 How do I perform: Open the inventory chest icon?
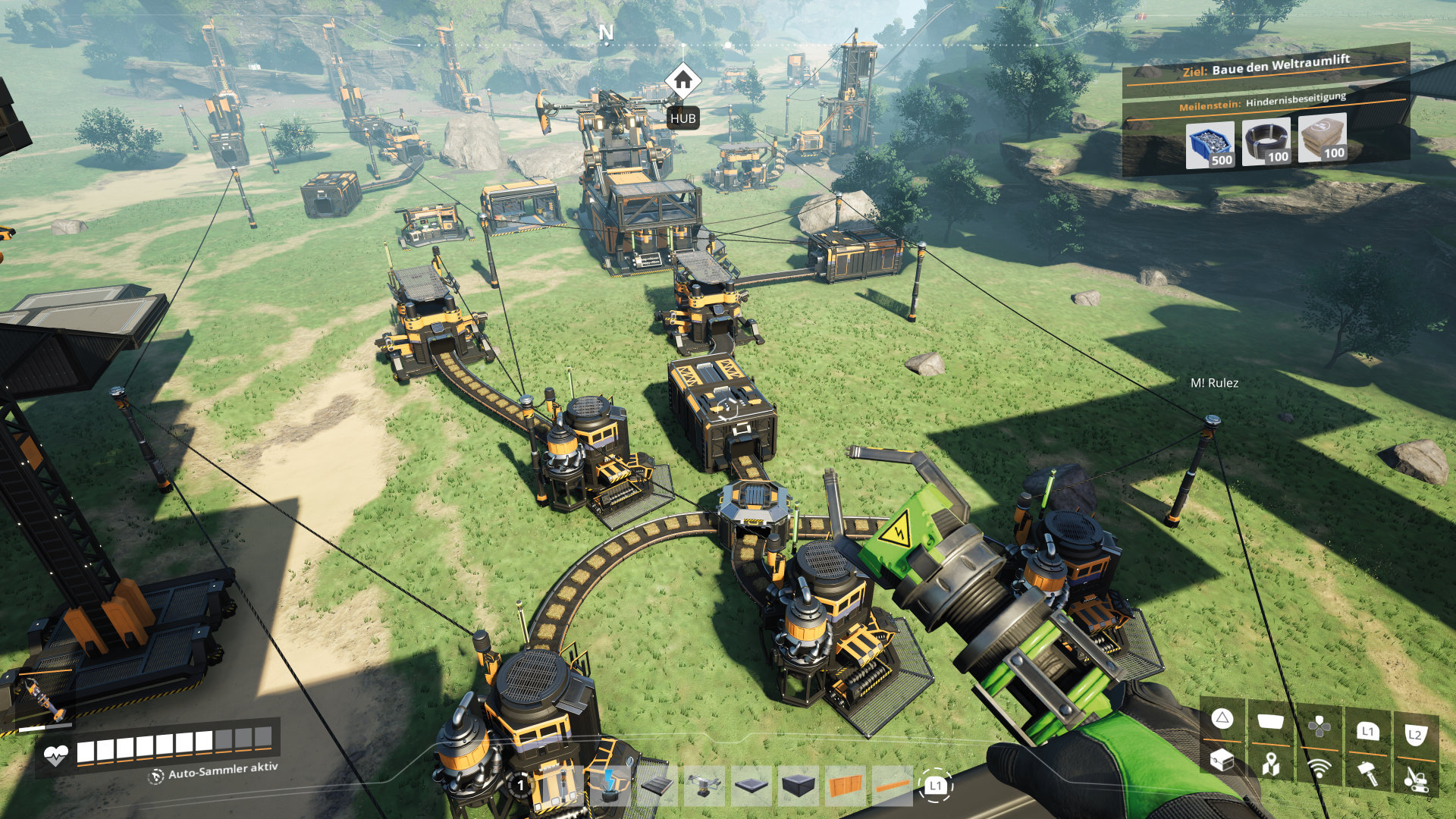1222,760
